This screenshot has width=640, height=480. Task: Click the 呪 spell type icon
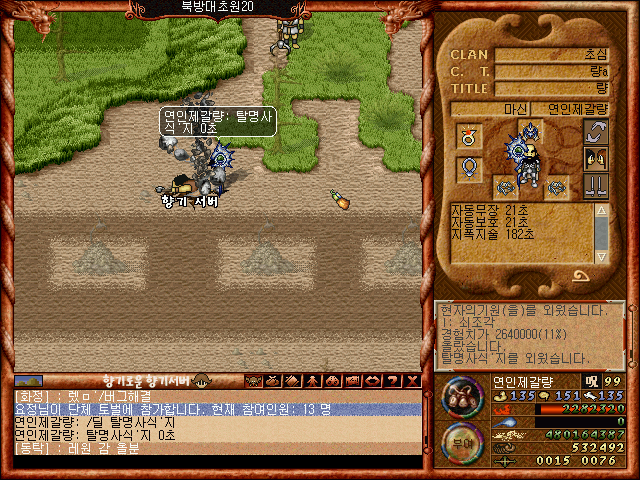pyautogui.click(x=591, y=381)
